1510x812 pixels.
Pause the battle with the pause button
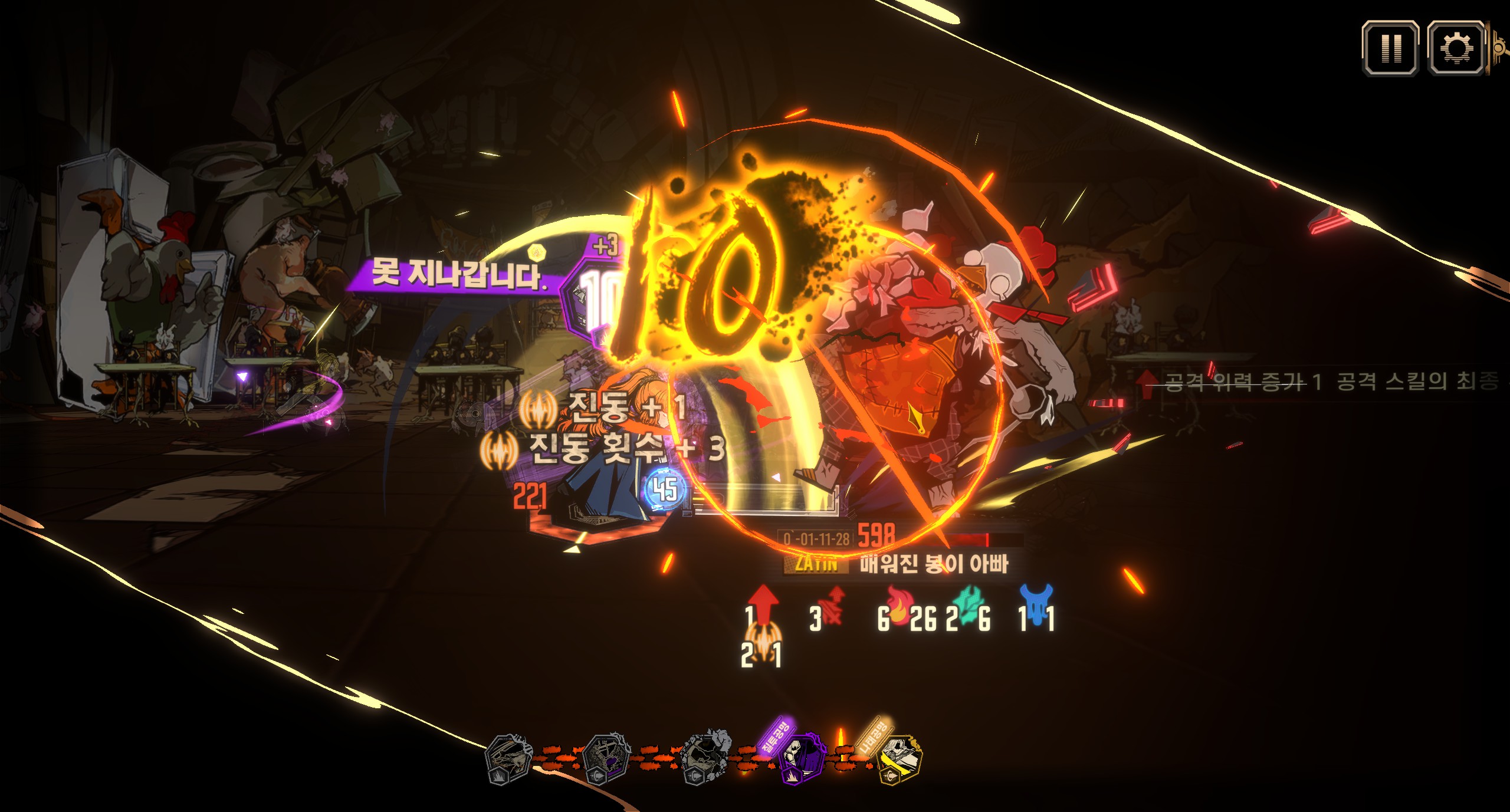(x=1390, y=48)
